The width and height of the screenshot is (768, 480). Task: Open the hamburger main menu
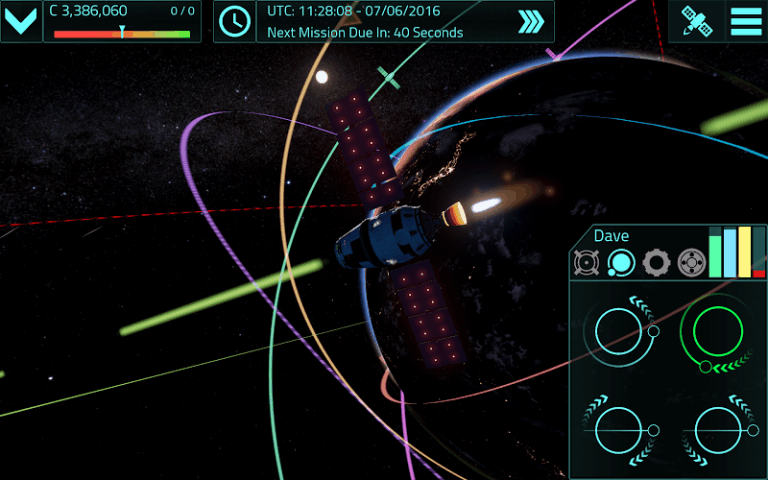point(745,21)
